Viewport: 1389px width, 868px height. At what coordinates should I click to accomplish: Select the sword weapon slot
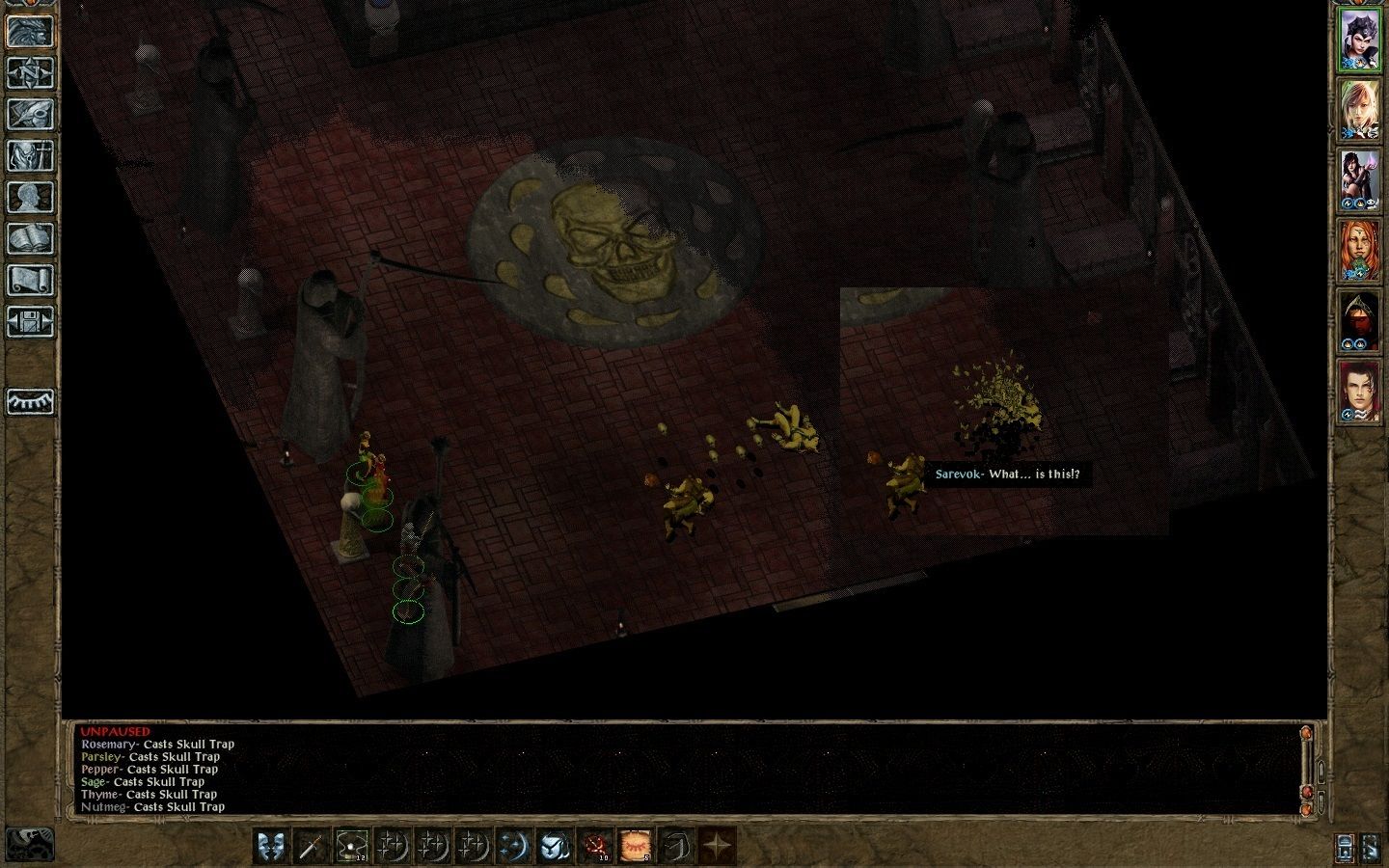pyautogui.click(x=312, y=846)
